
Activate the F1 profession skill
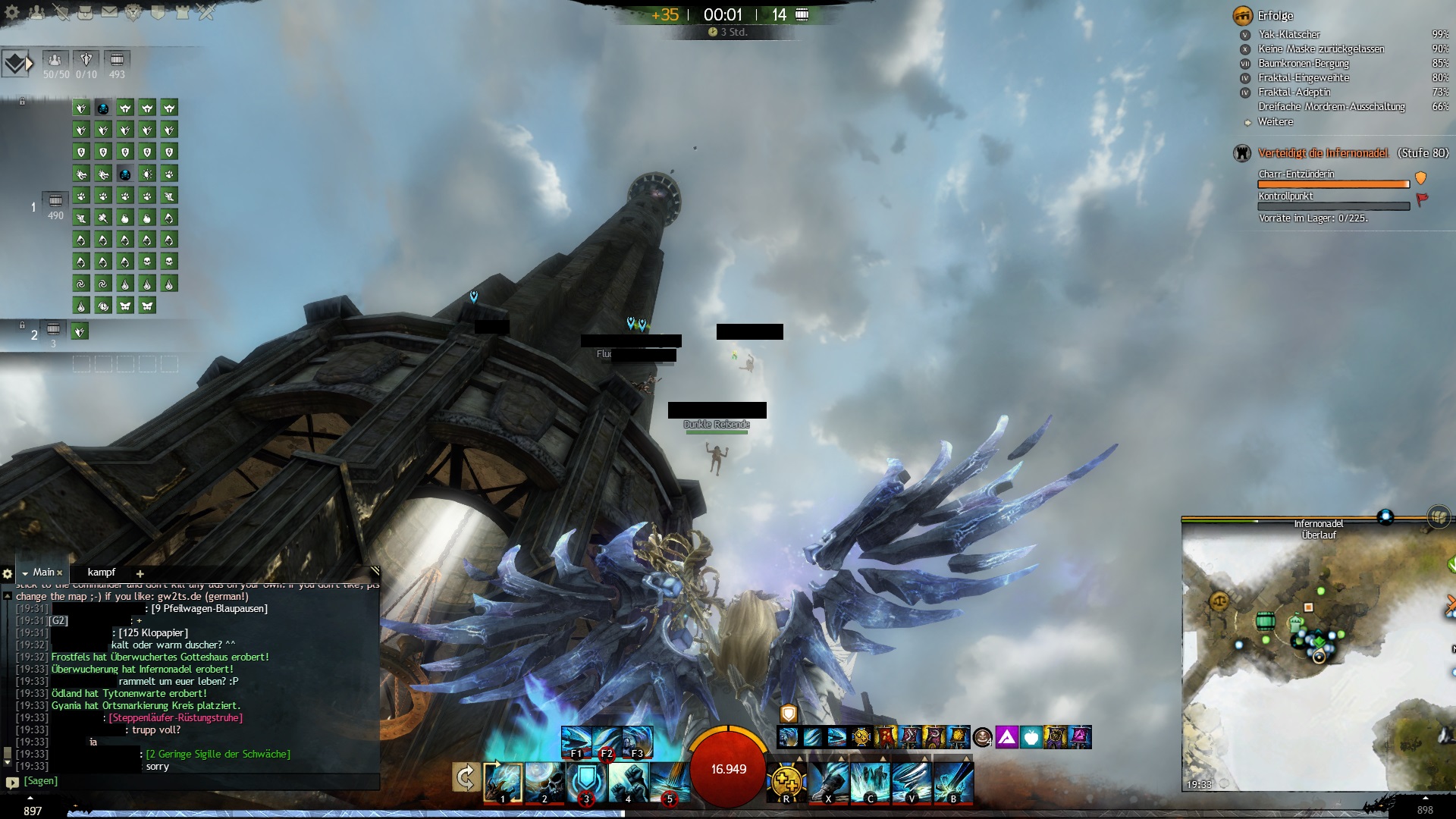(576, 742)
